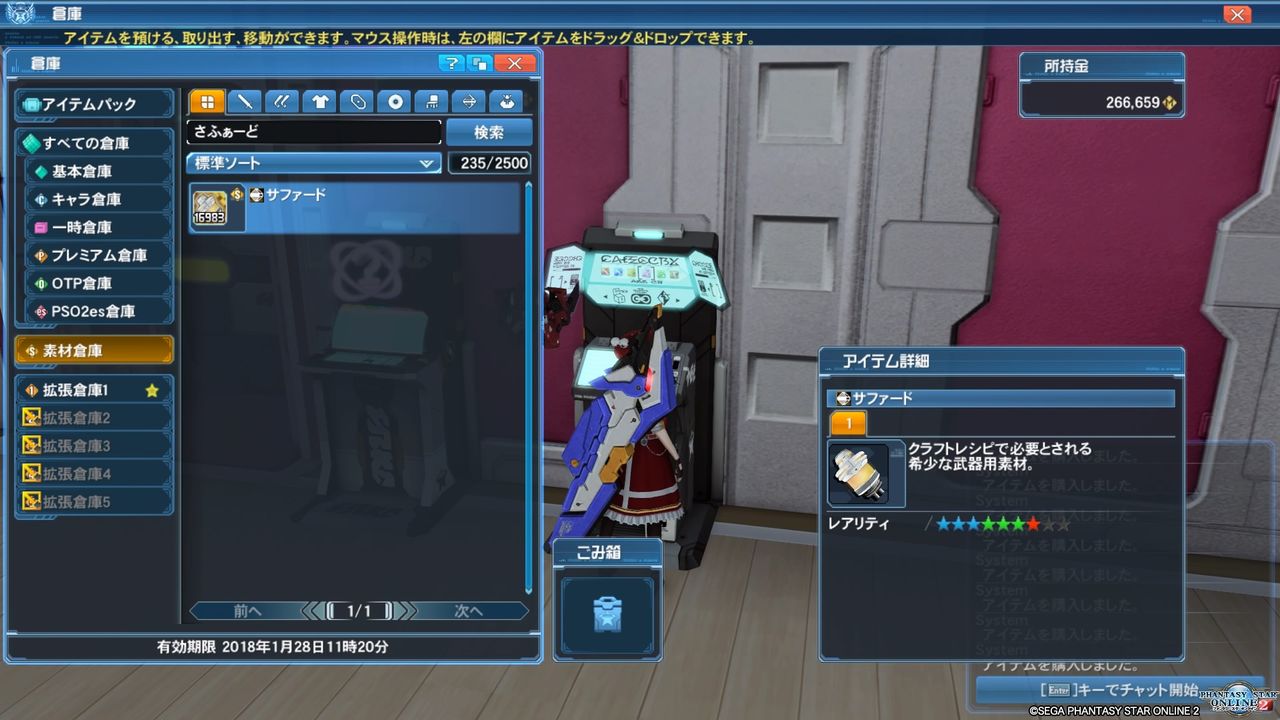Open storage help via the question mark icon

(452, 63)
